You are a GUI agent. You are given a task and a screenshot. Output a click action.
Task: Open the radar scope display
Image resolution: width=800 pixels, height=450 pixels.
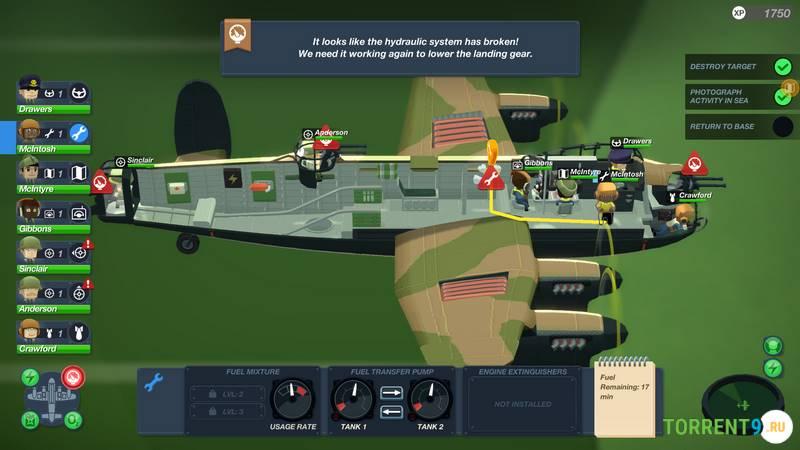click(x=741, y=404)
